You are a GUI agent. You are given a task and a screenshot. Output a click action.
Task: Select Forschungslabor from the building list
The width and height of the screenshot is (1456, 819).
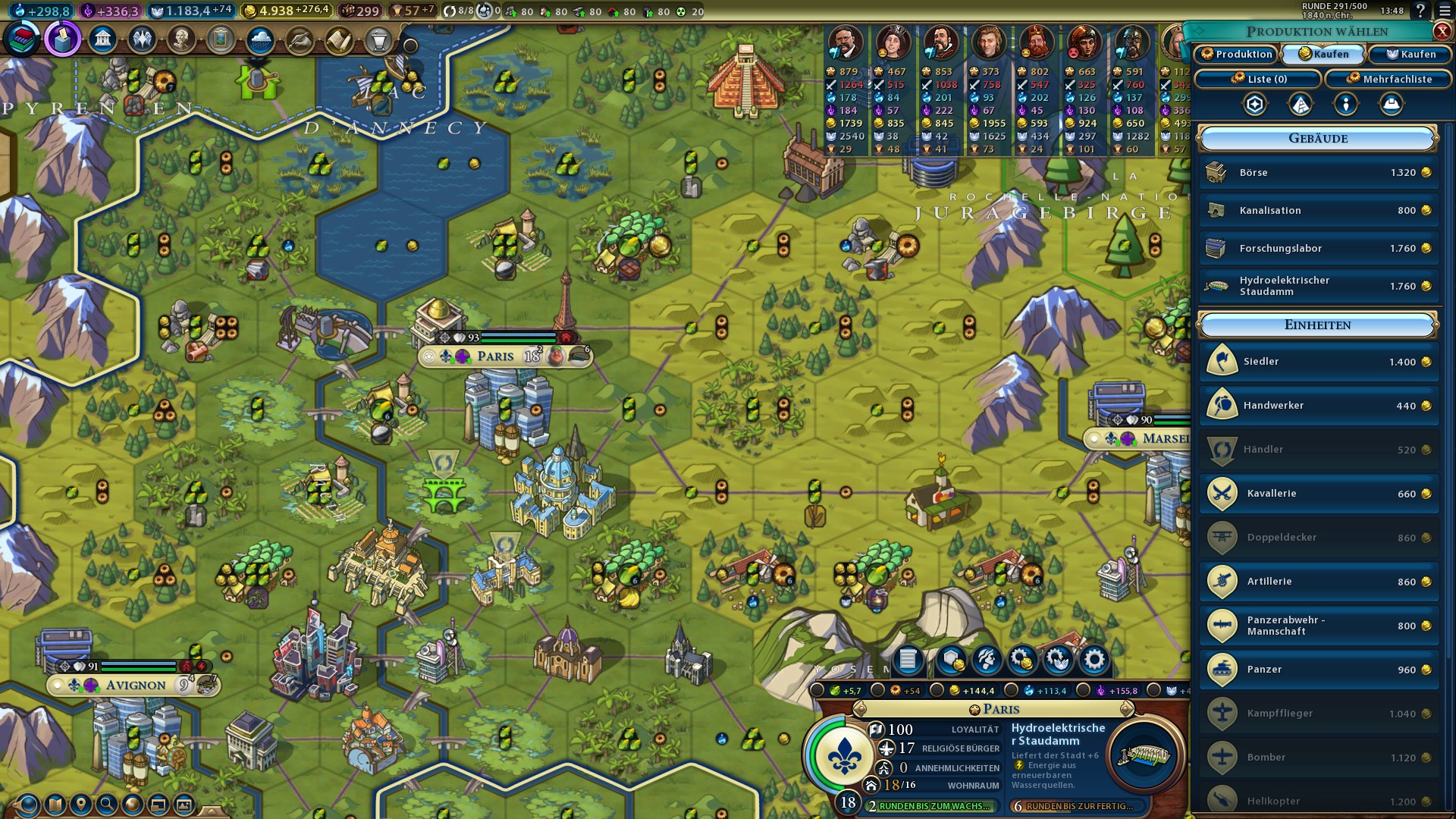(1319, 249)
